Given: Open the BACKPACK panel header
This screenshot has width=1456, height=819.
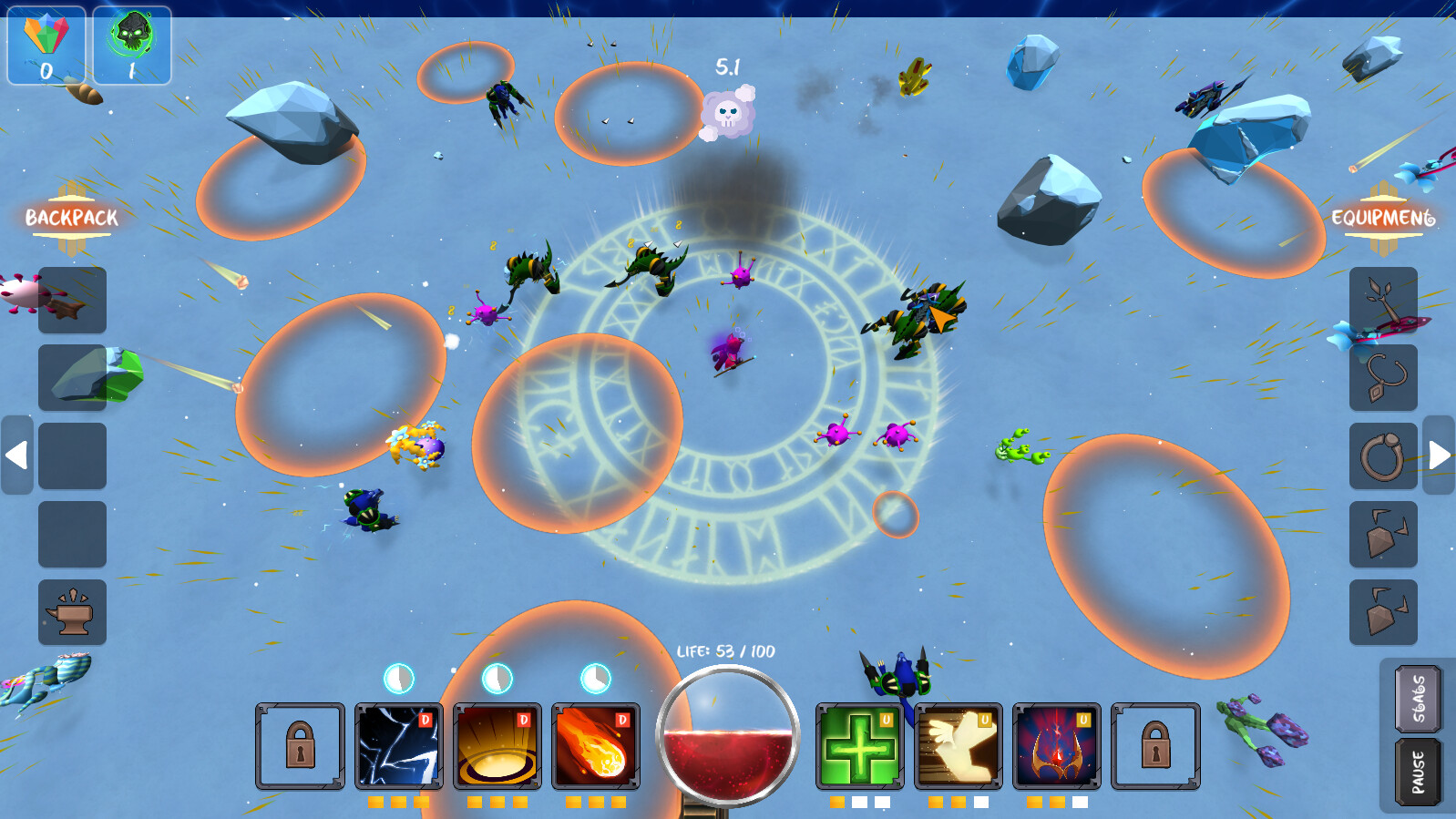Looking at the screenshot, I should click(x=70, y=218).
